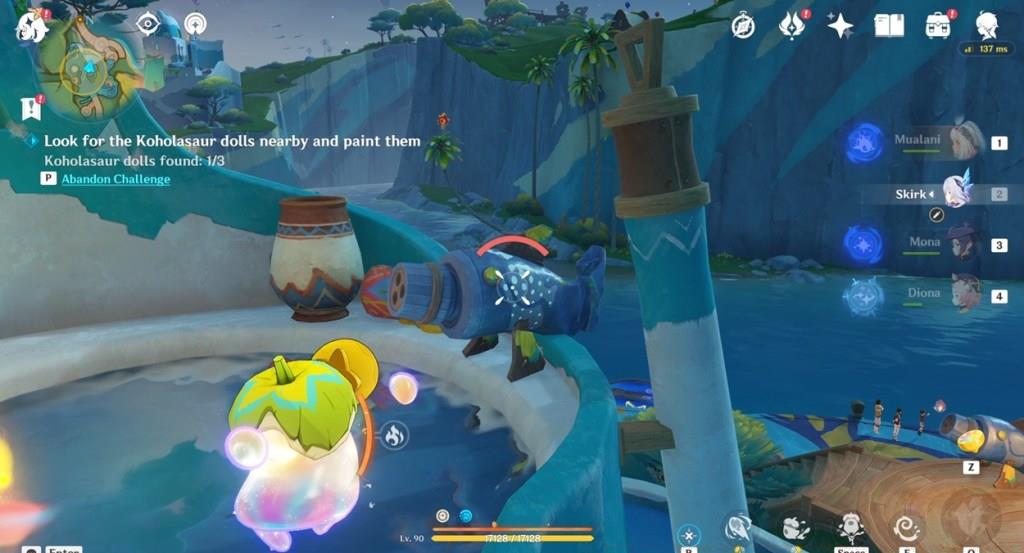
Task: Switch to party member Diona
Action: point(964,294)
